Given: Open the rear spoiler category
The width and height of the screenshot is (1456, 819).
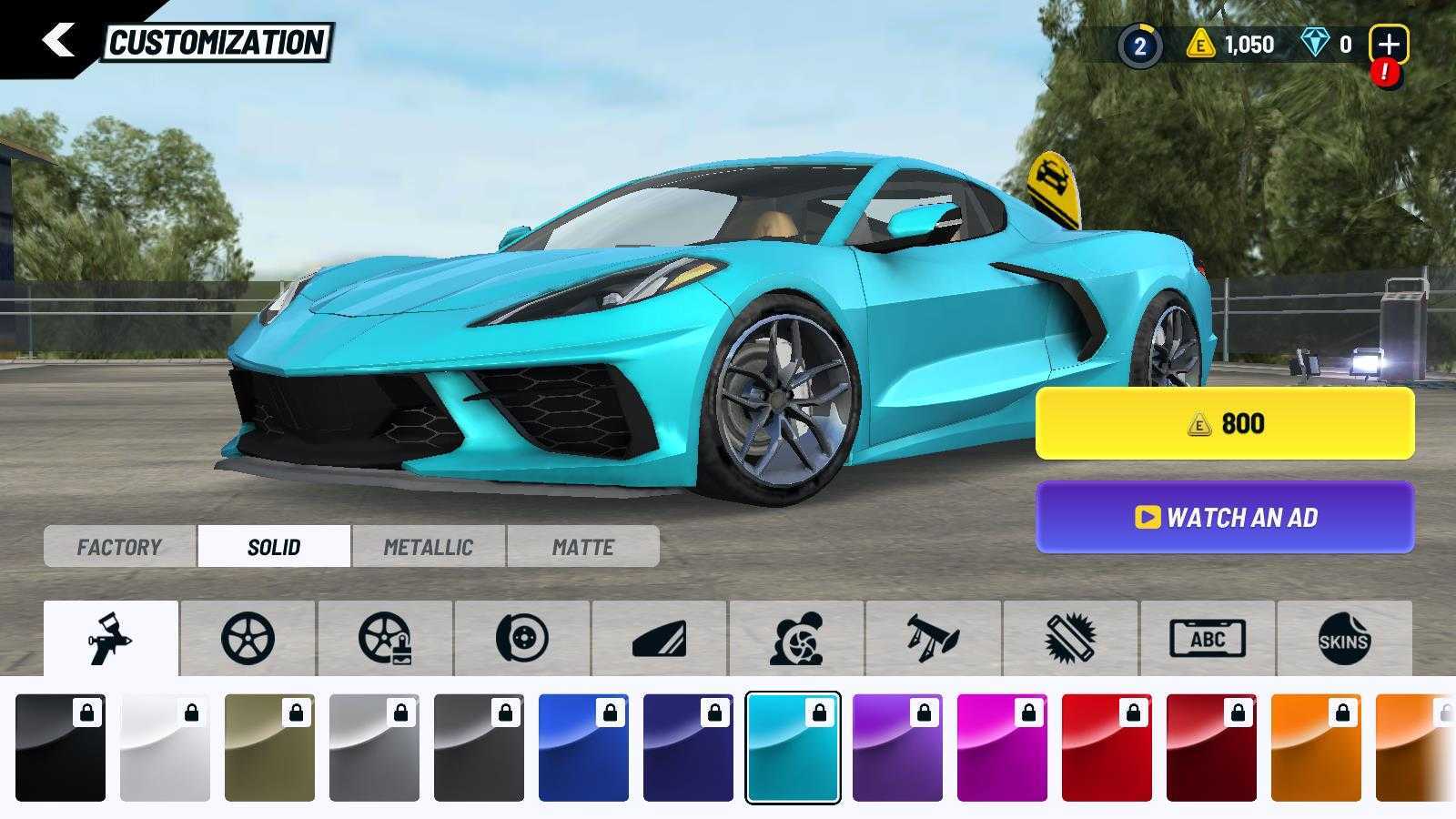Looking at the screenshot, I should (x=933, y=638).
